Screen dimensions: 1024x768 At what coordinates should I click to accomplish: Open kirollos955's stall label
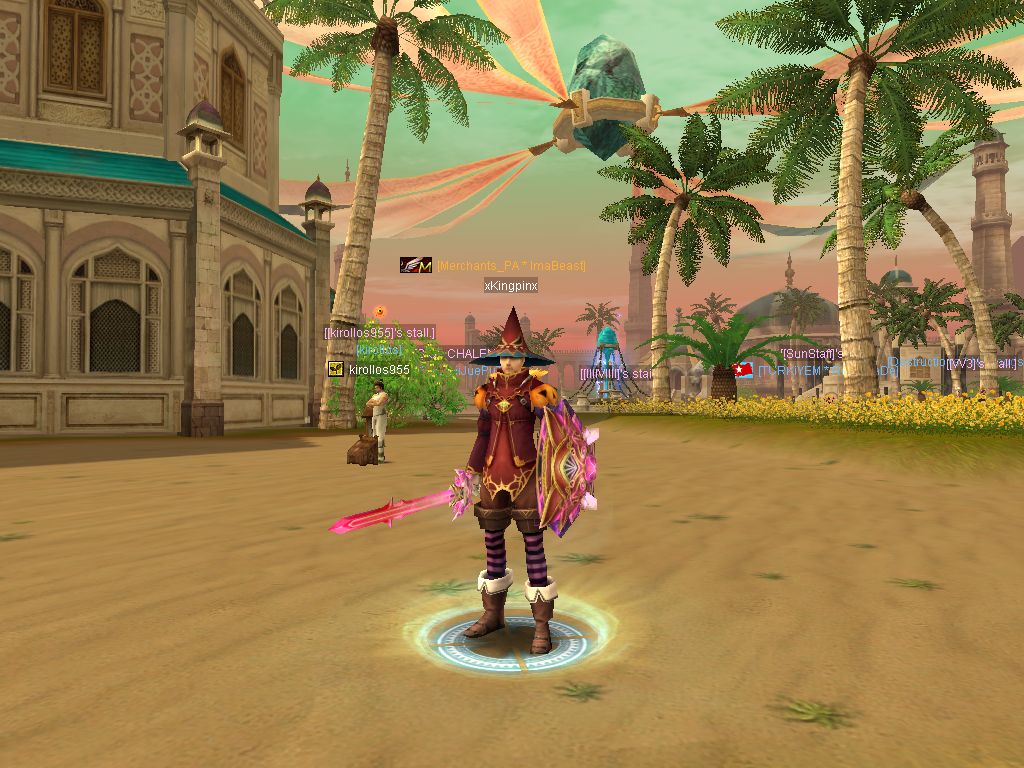coord(379,332)
